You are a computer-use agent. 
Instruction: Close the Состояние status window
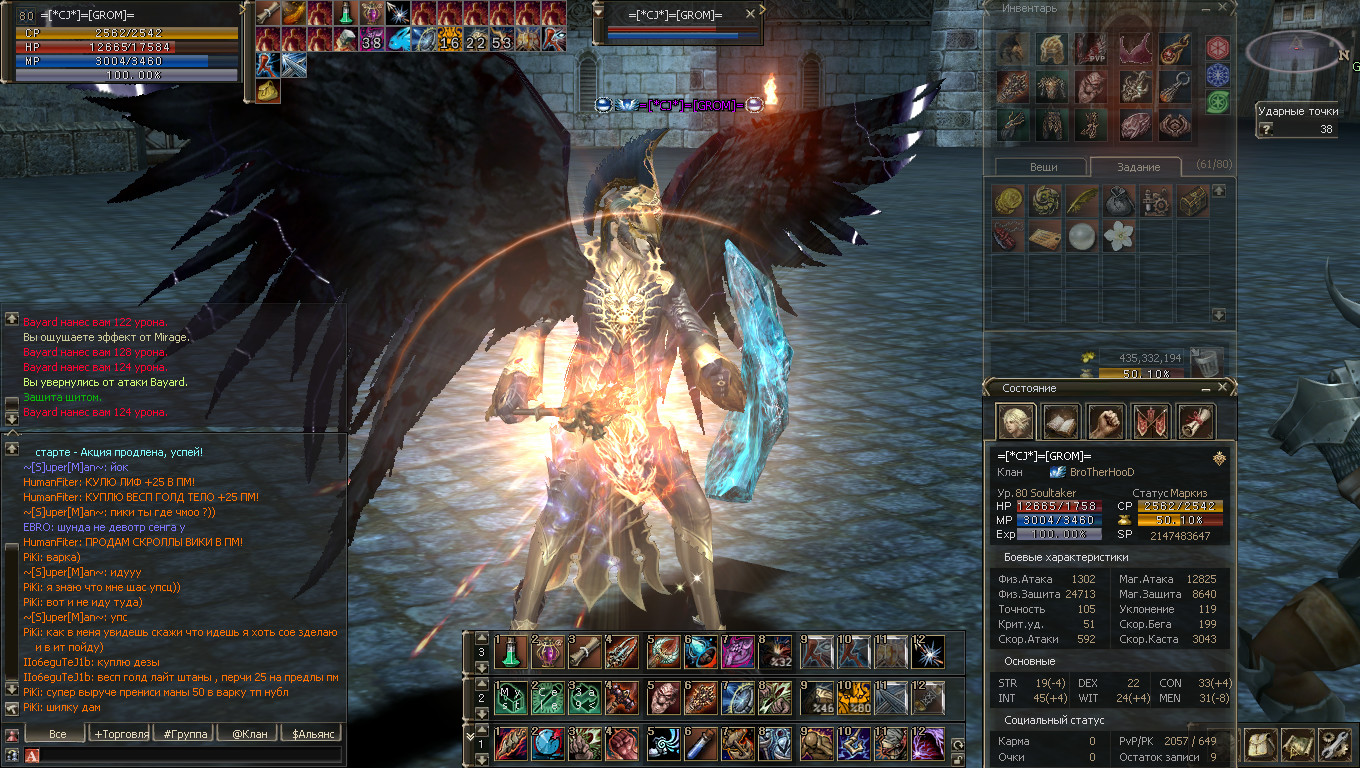[1222, 388]
